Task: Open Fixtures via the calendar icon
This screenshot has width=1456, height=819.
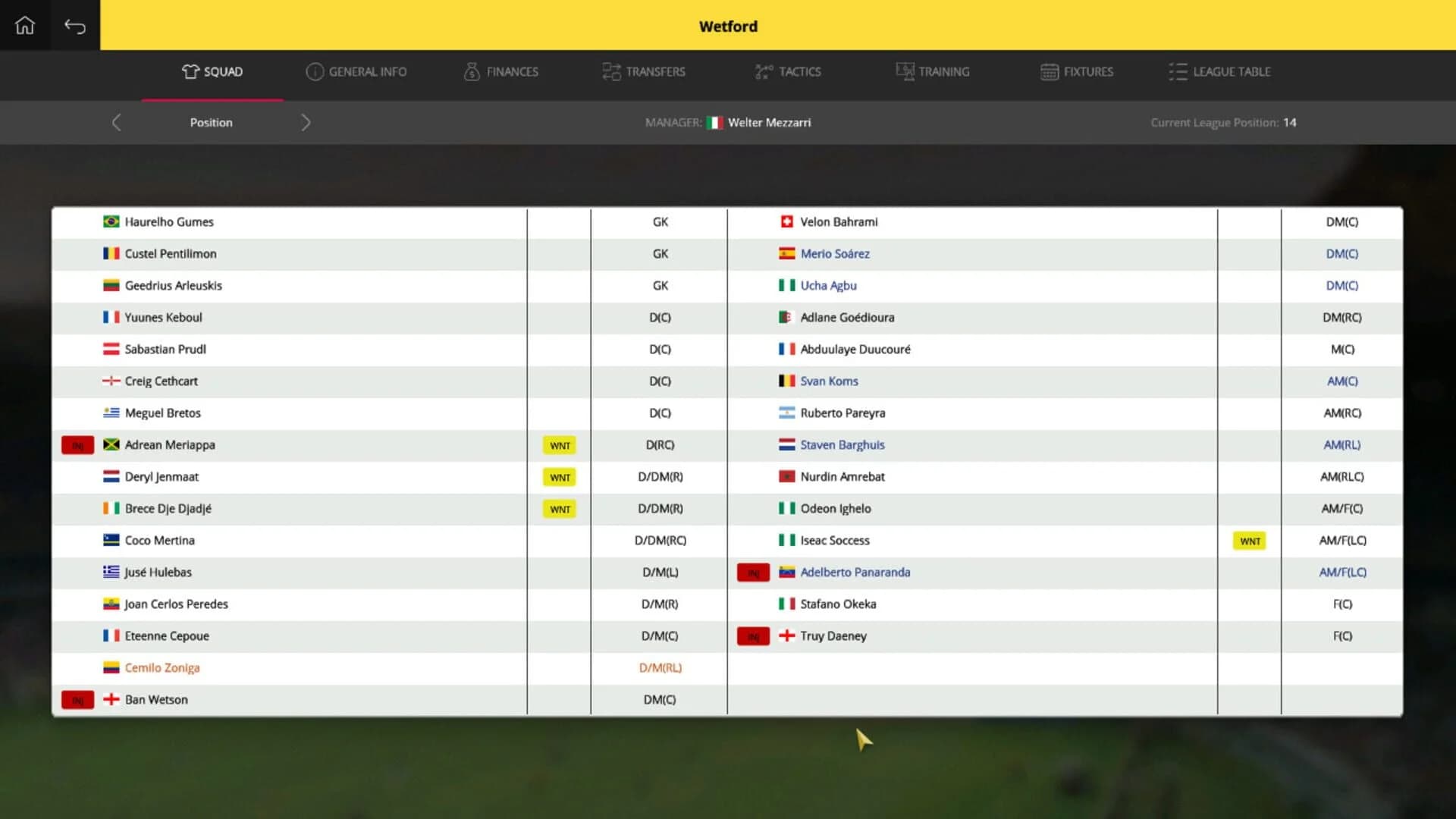Action: point(1049,71)
